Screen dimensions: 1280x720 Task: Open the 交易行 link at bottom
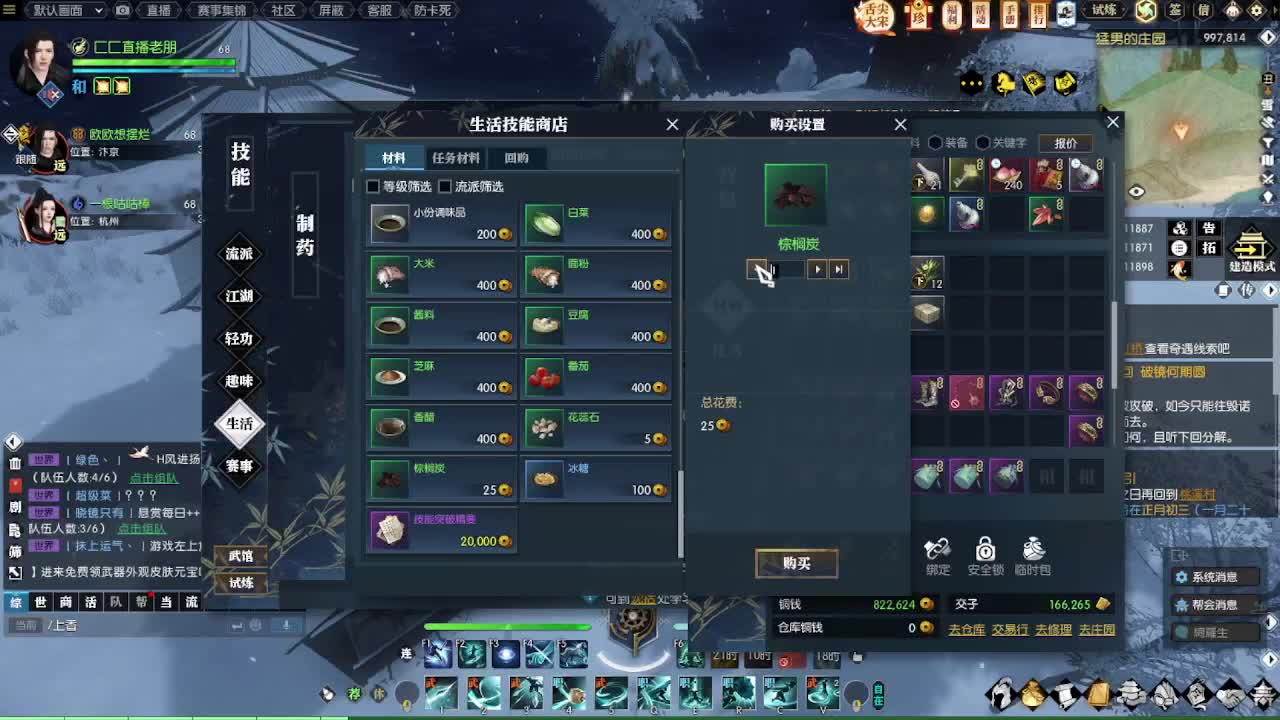click(1009, 631)
